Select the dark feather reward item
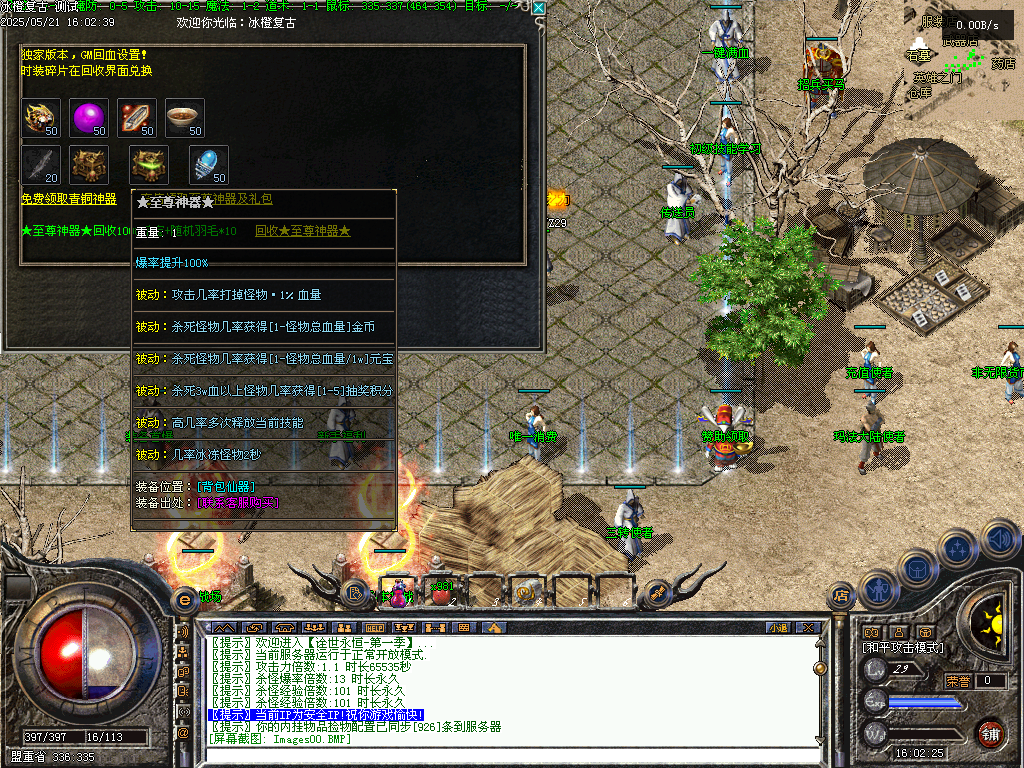1024x768 pixels. pyautogui.click(x=41, y=163)
